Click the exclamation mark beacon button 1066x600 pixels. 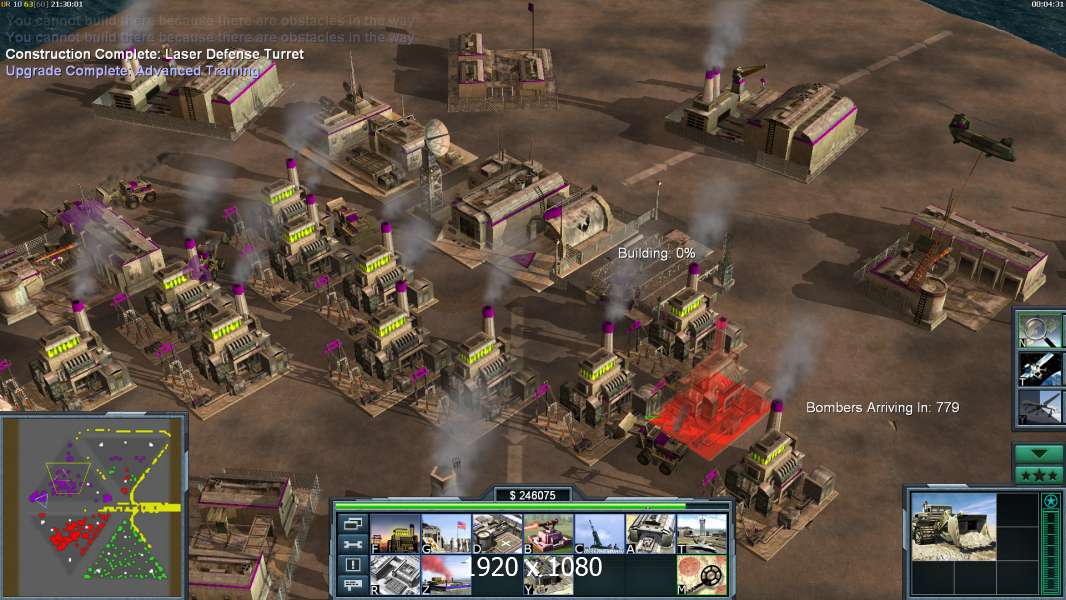tap(353, 565)
